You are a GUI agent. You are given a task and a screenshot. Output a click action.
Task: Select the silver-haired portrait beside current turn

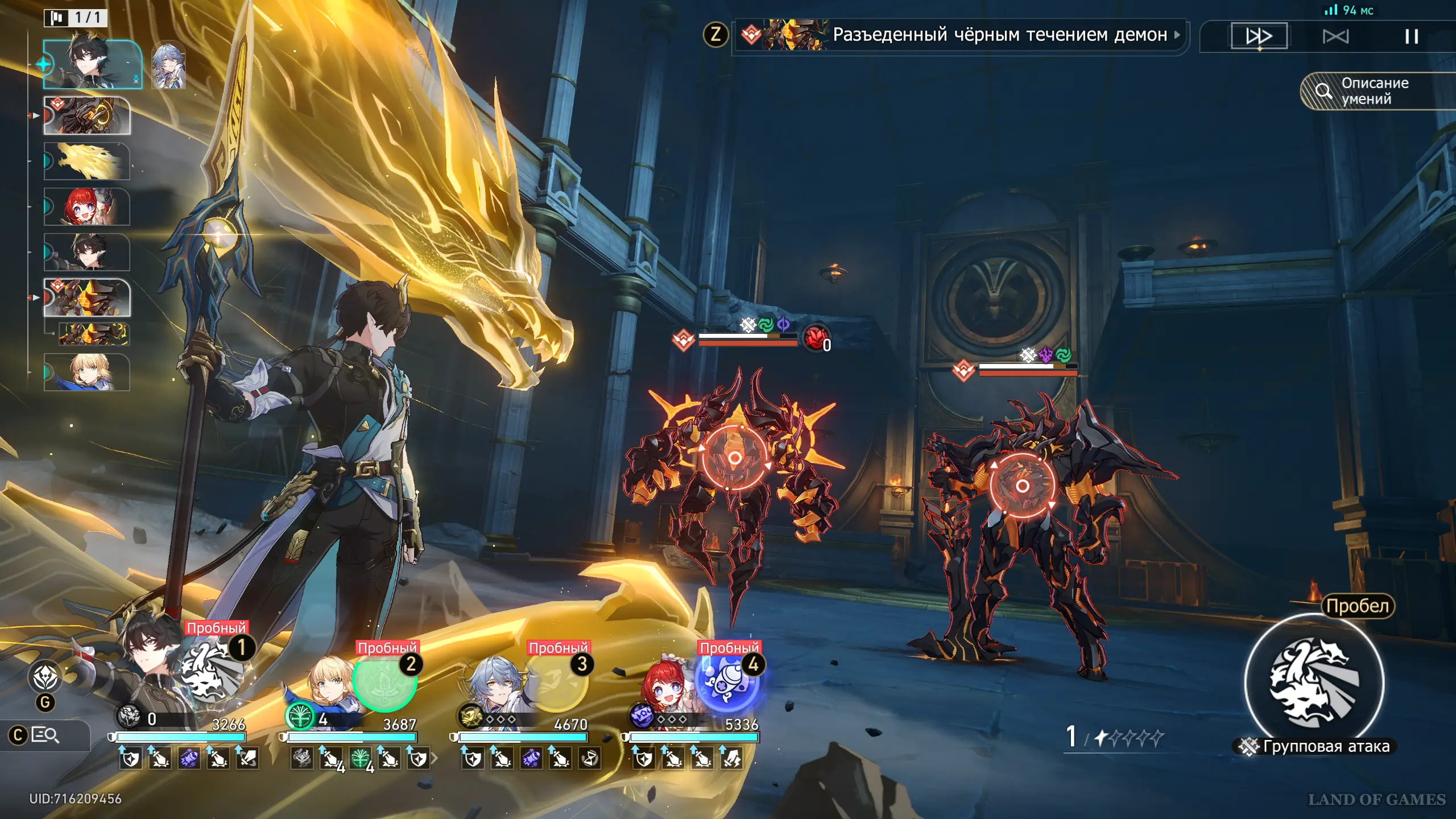[169, 65]
